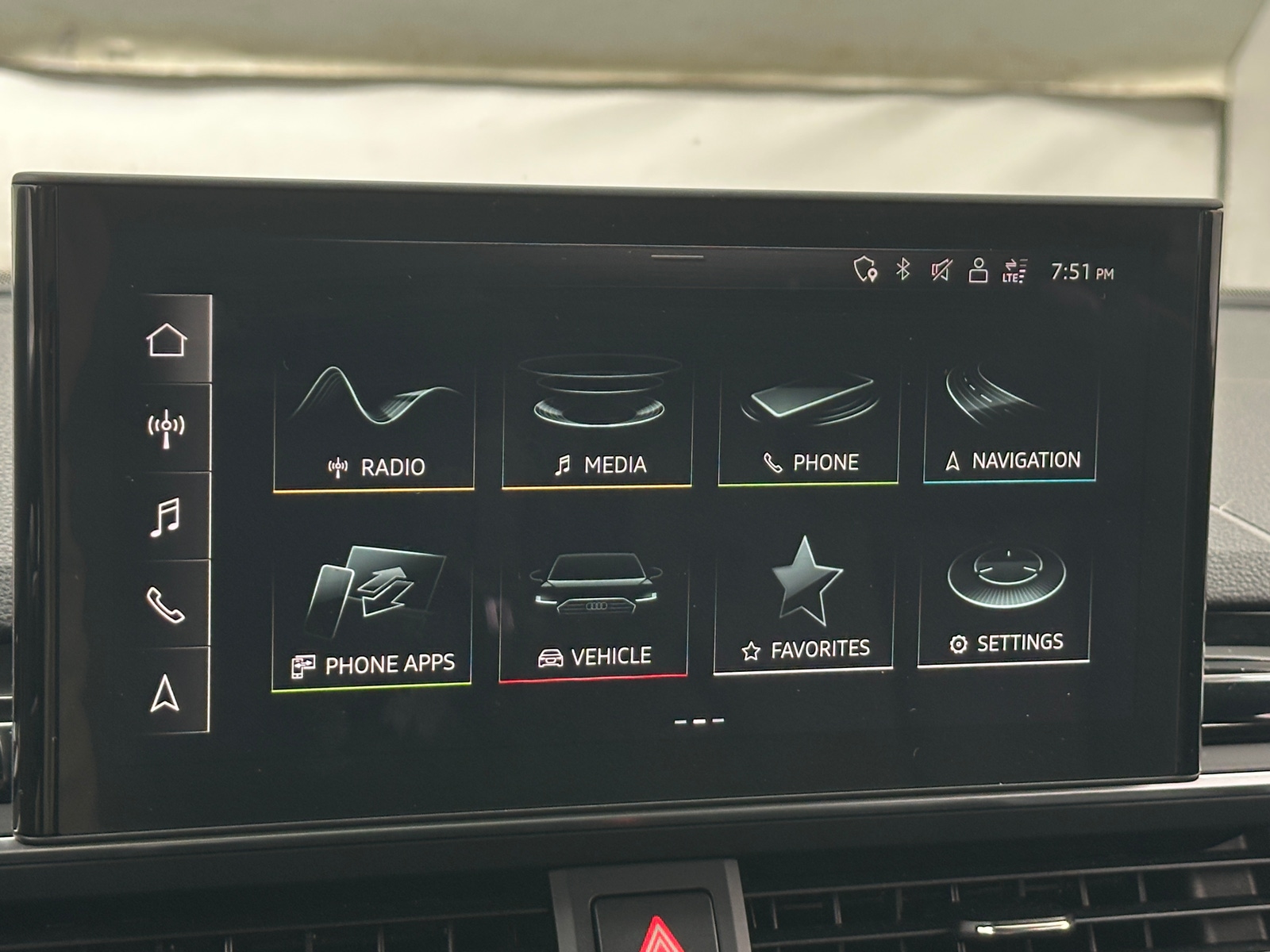The width and height of the screenshot is (1270, 952).
Task: Tap the user profile icon in status bar
Action: pos(978,270)
